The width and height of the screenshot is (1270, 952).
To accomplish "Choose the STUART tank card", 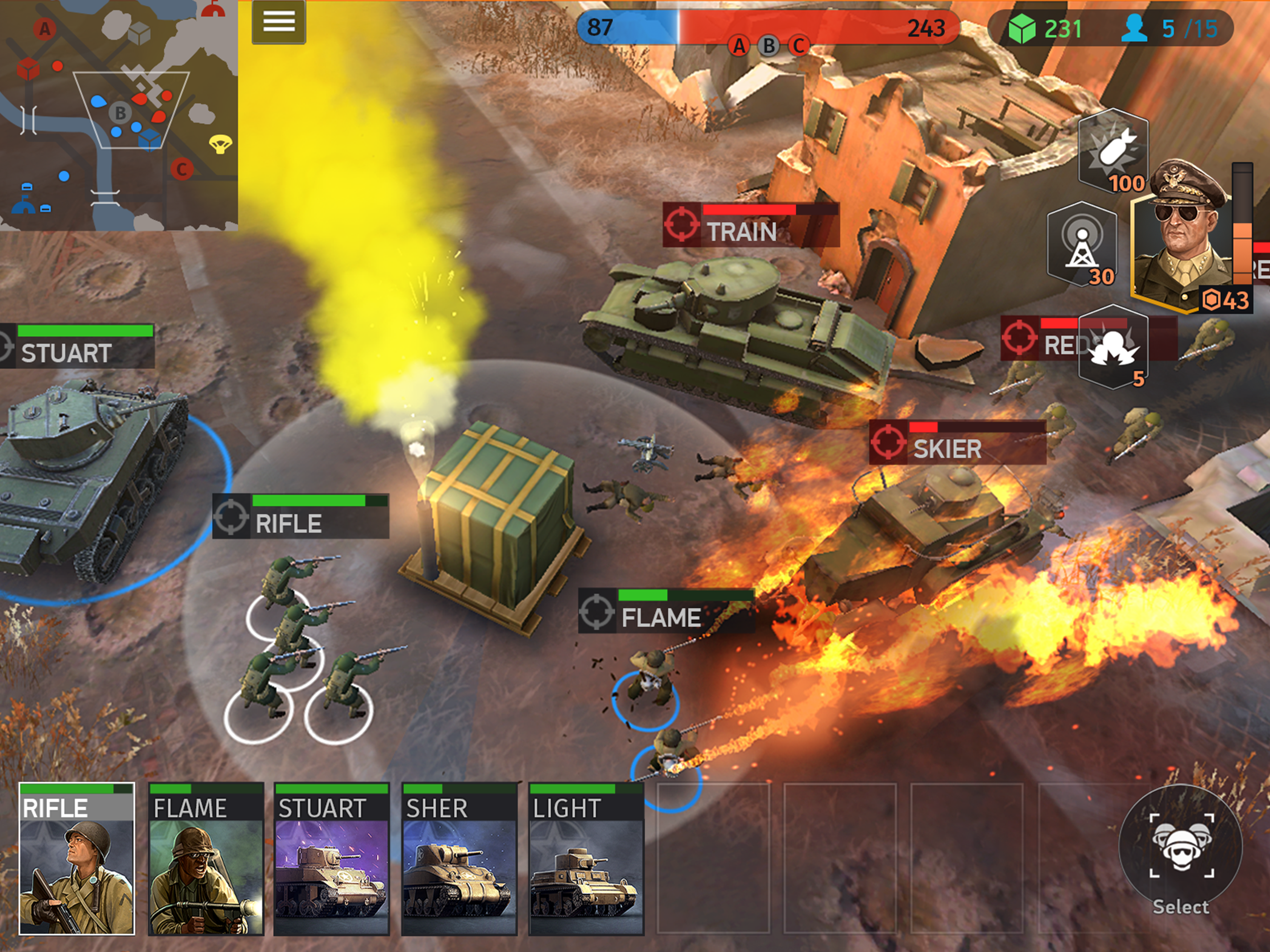I will point(331,859).
